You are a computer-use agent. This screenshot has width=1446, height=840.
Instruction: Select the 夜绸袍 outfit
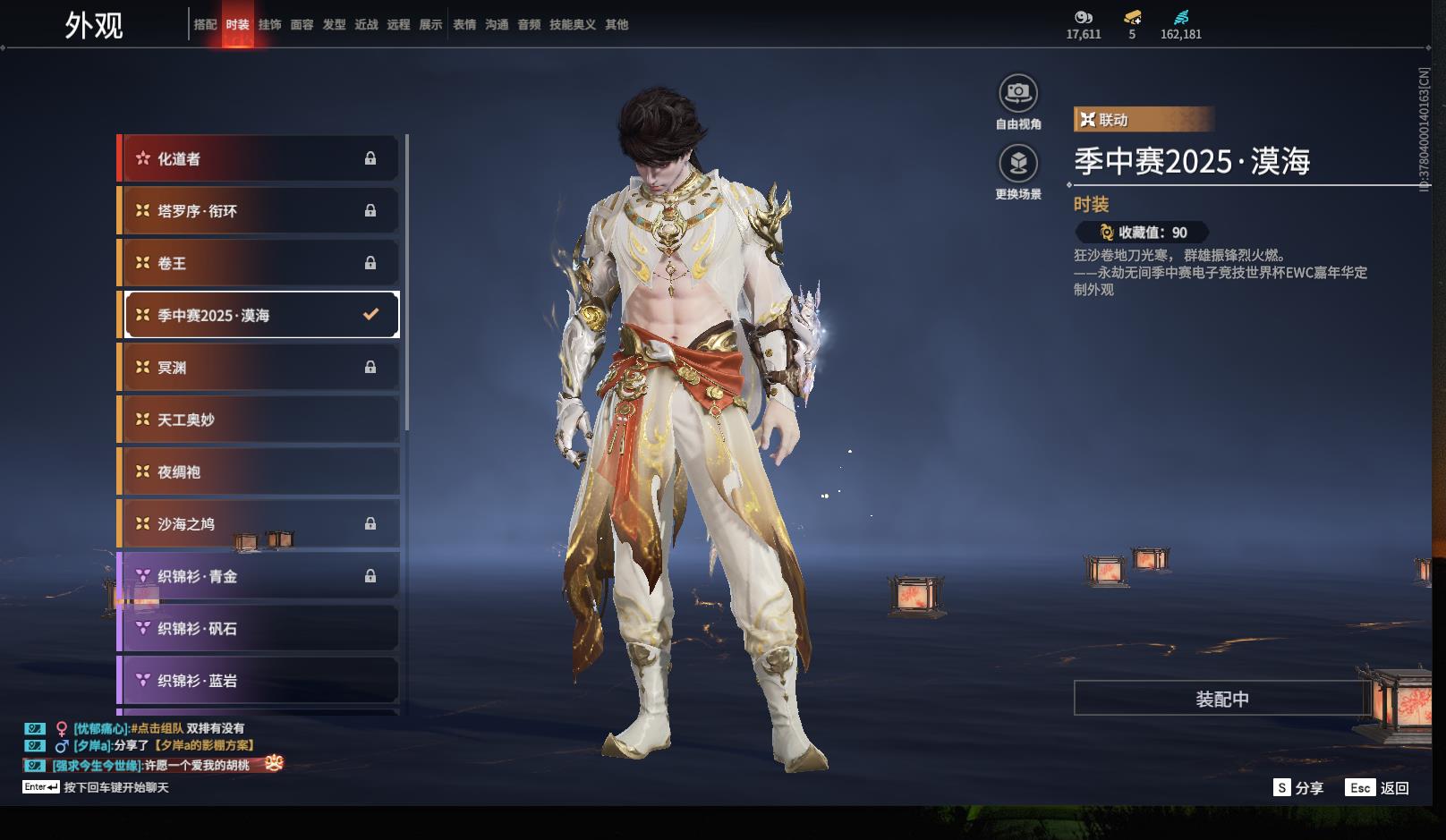click(259, 471)
